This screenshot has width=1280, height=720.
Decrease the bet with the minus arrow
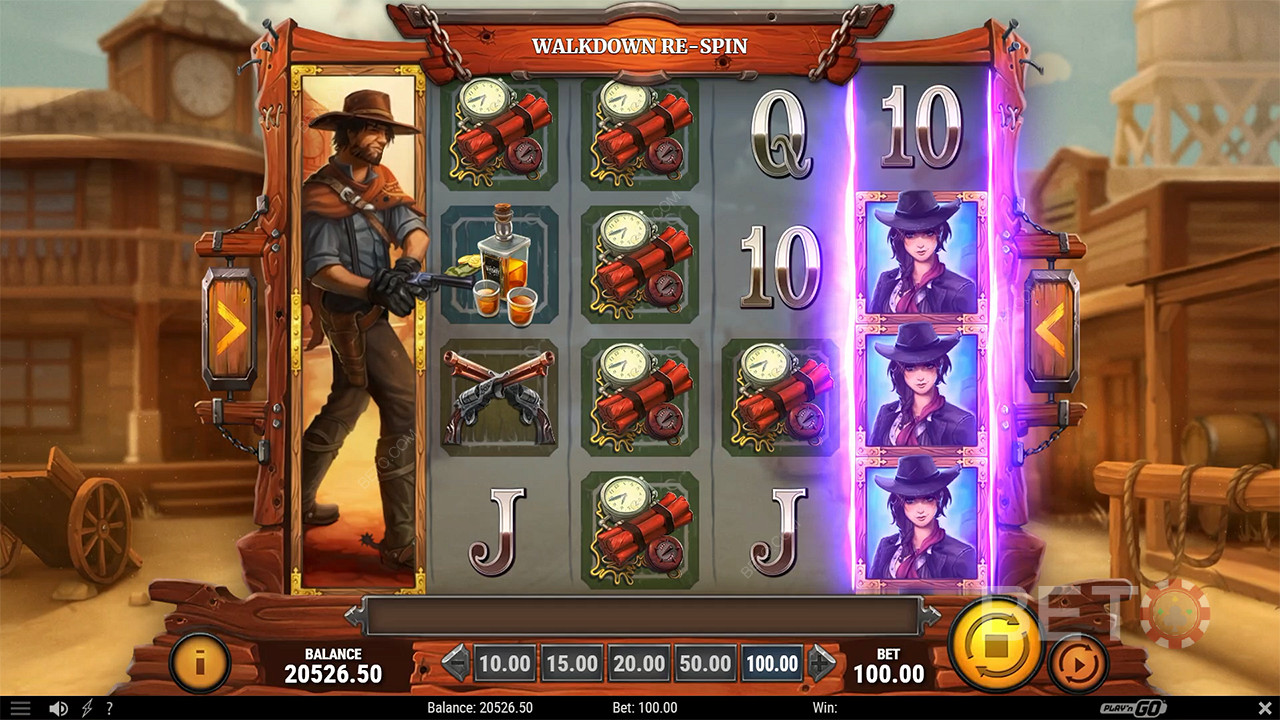click(455, 663)
